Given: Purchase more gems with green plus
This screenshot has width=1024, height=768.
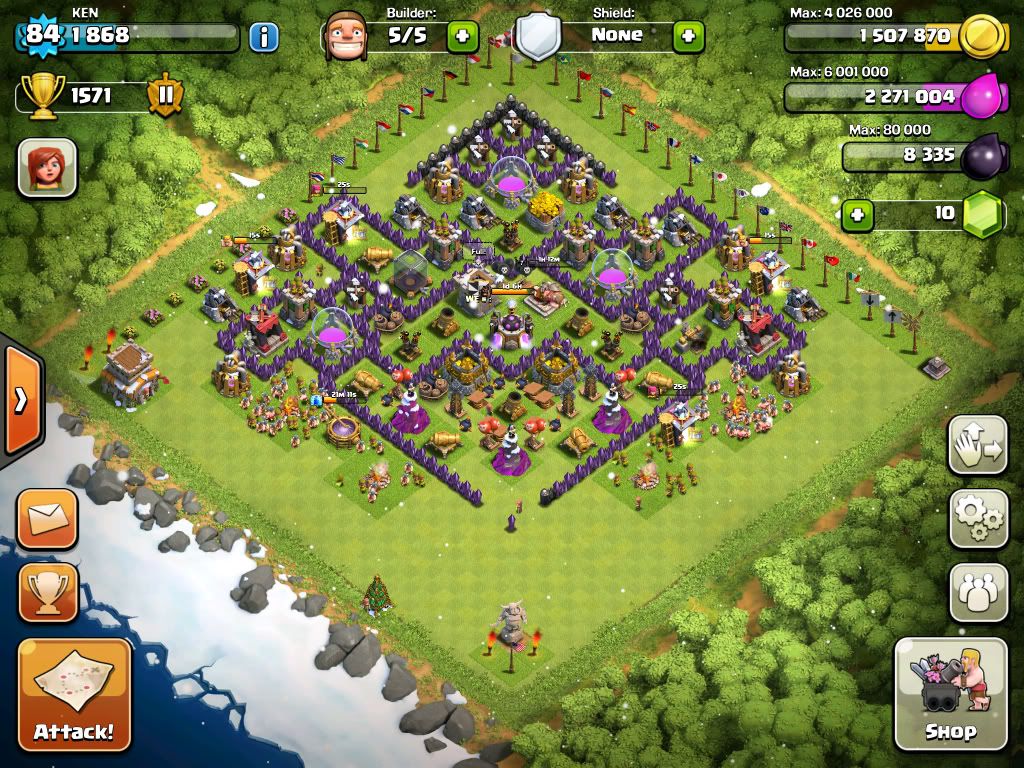Looking at the screenshot, I should pyautogui.click(x=856, y=214).
